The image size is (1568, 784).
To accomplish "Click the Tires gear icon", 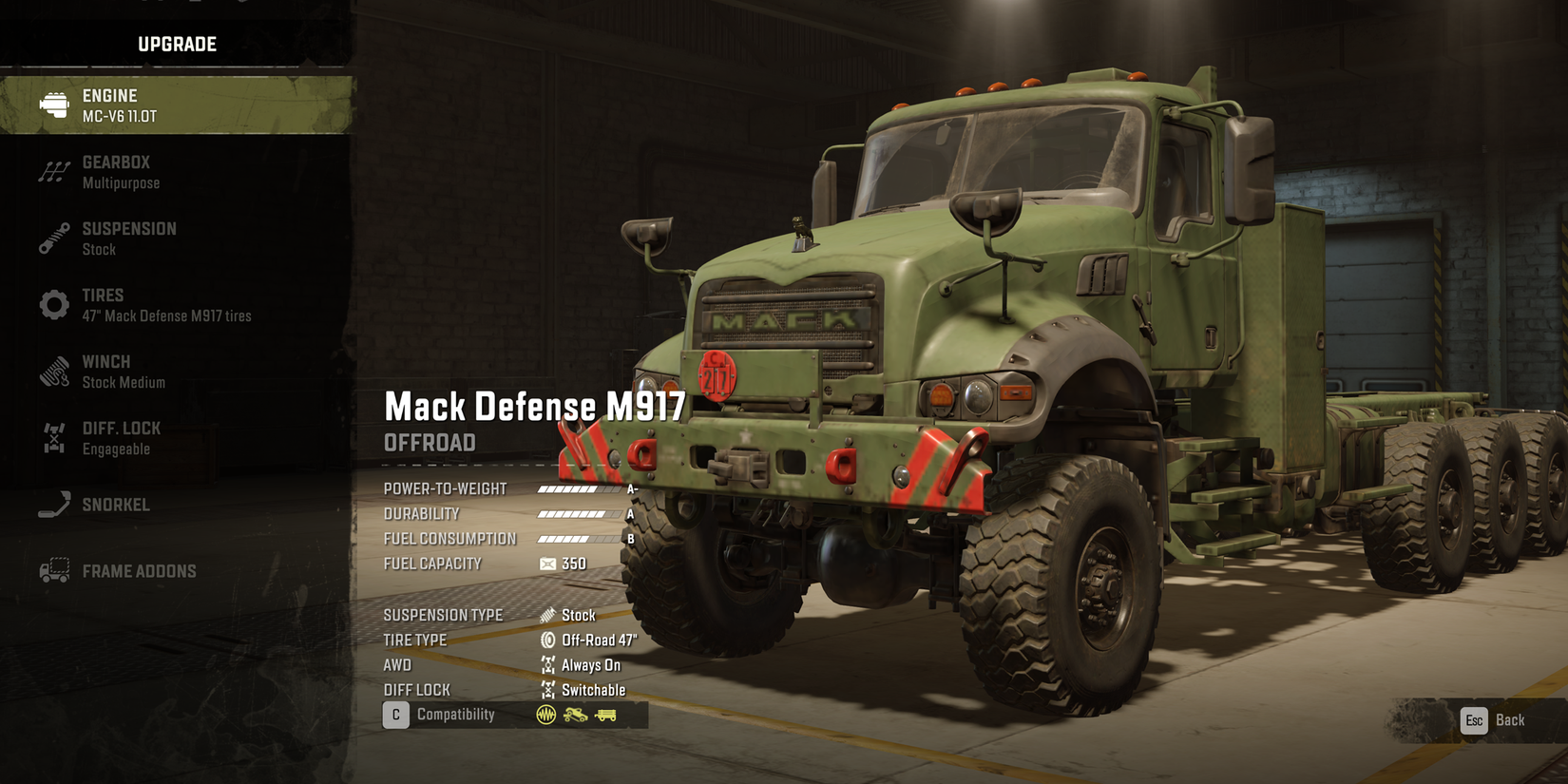I will click(x=53, y=304).
